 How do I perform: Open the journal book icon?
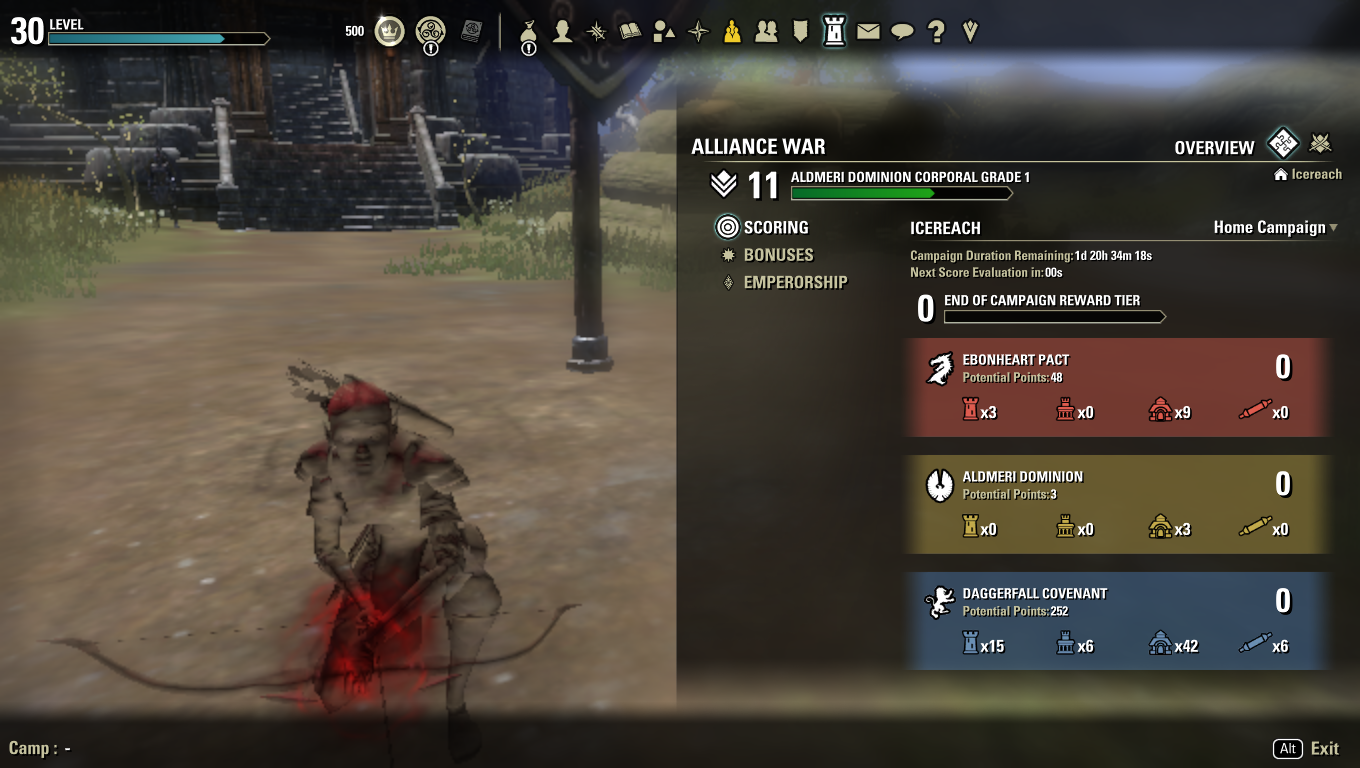[x=630, y=32]
